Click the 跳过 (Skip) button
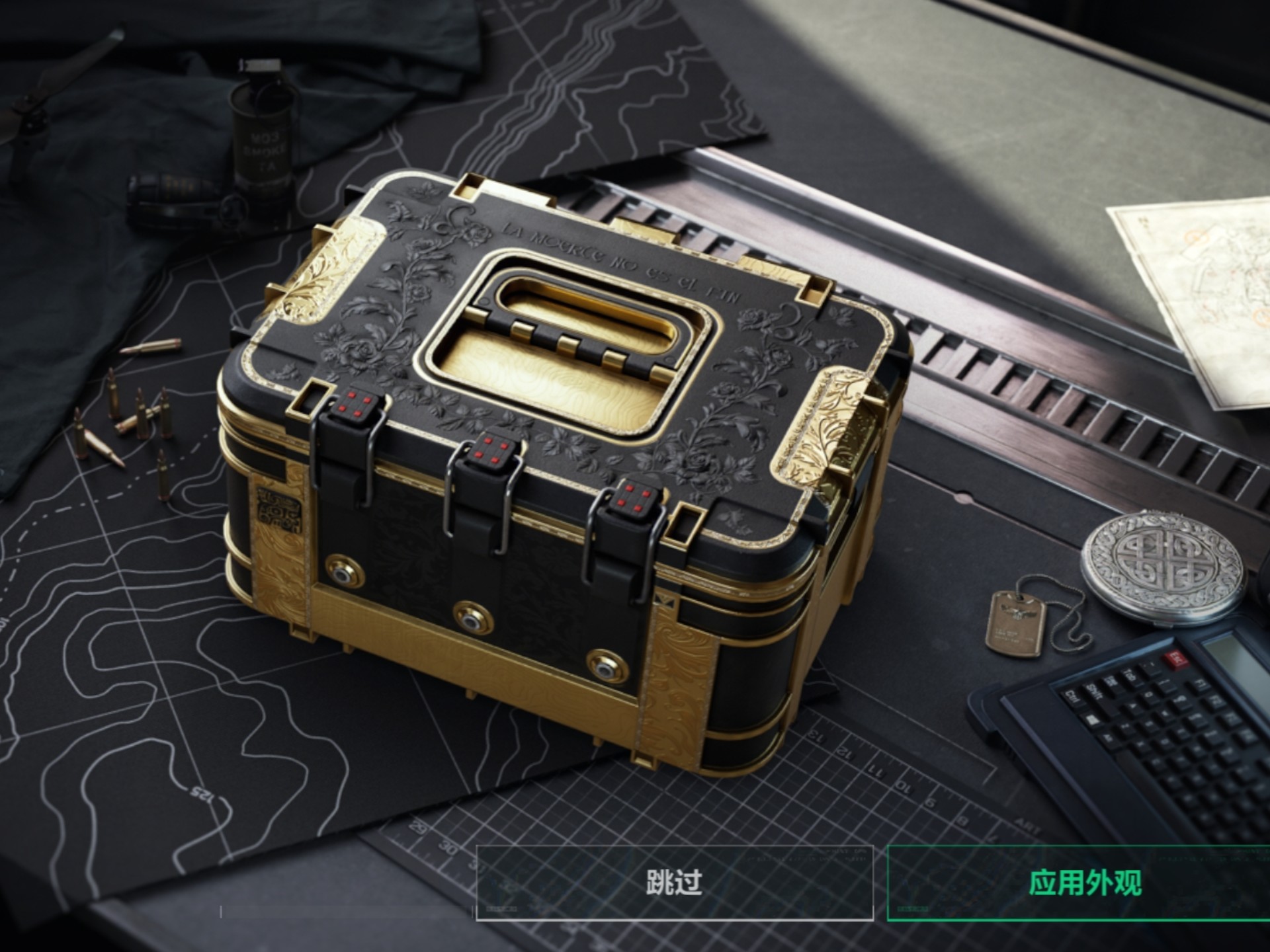The height and width of the screenshot is (952, 1270). [674, 883]
